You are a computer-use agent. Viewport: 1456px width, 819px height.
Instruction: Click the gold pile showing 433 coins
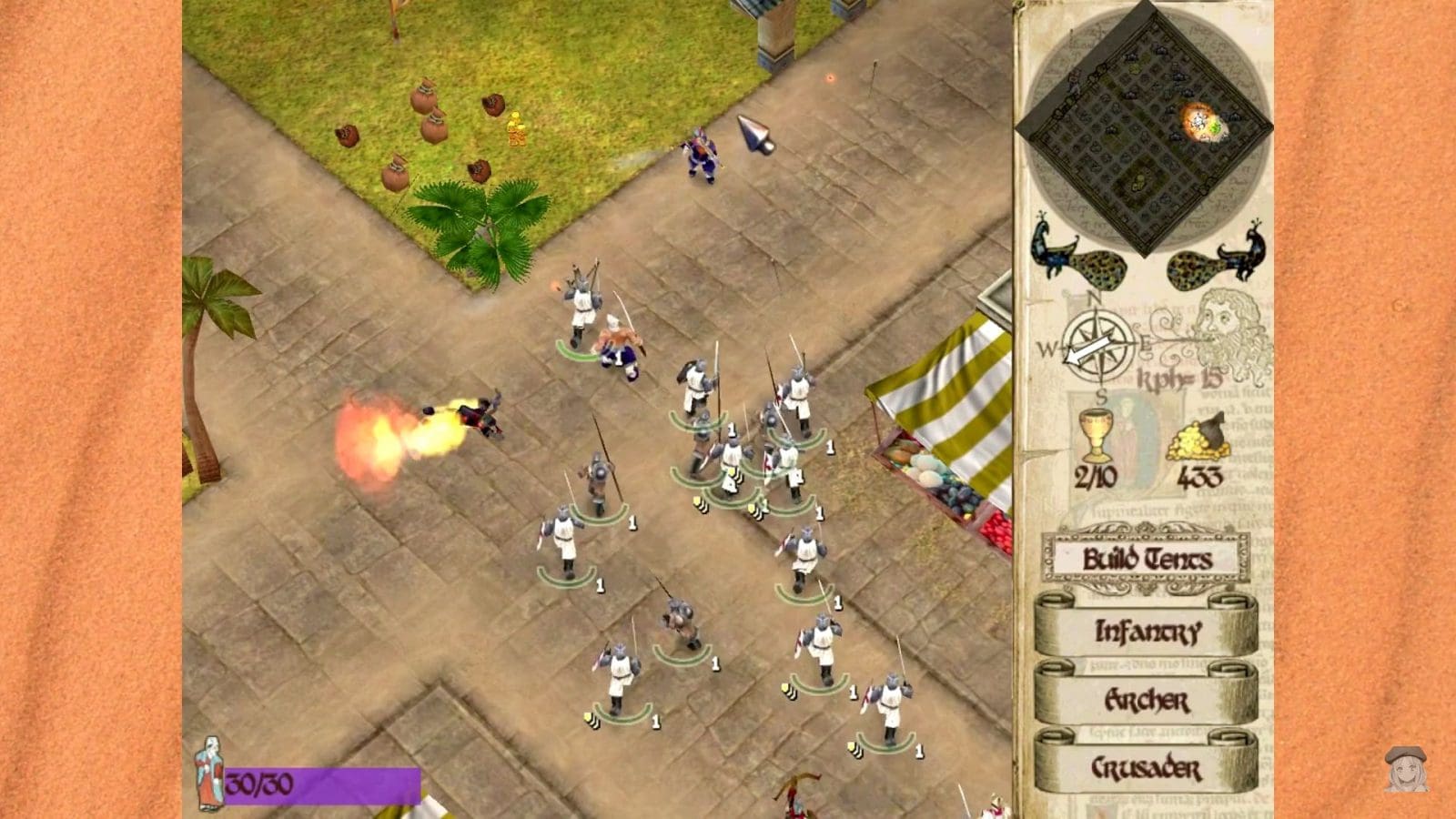pos(1201,441)
